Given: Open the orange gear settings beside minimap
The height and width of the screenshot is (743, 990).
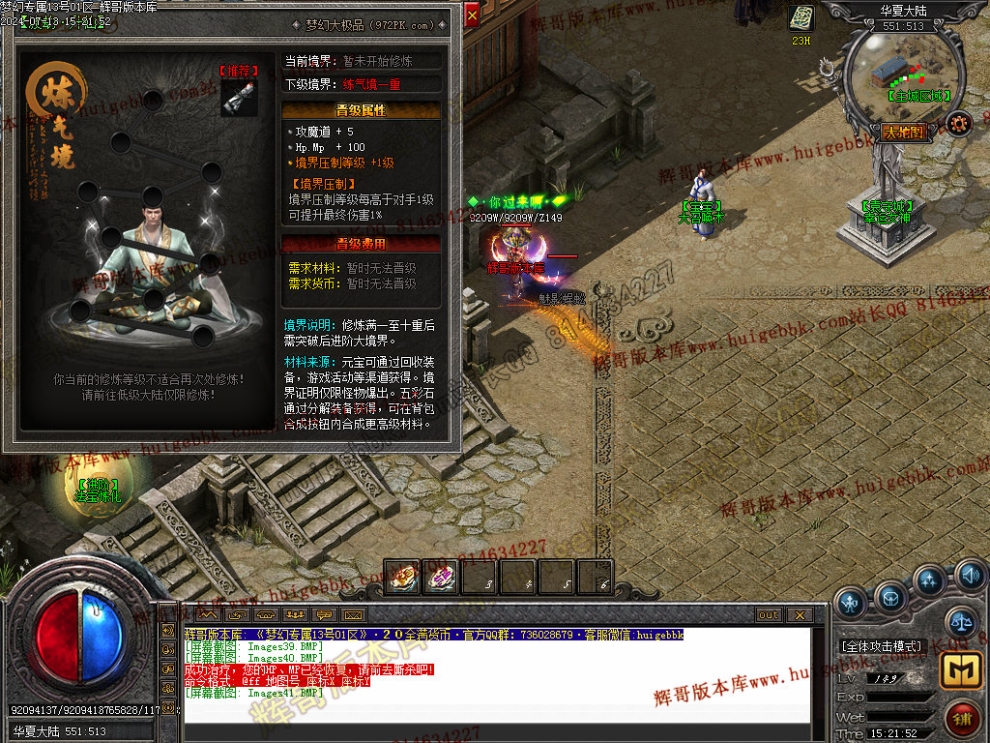Looking at the screenshot, I should pos(959,122).
